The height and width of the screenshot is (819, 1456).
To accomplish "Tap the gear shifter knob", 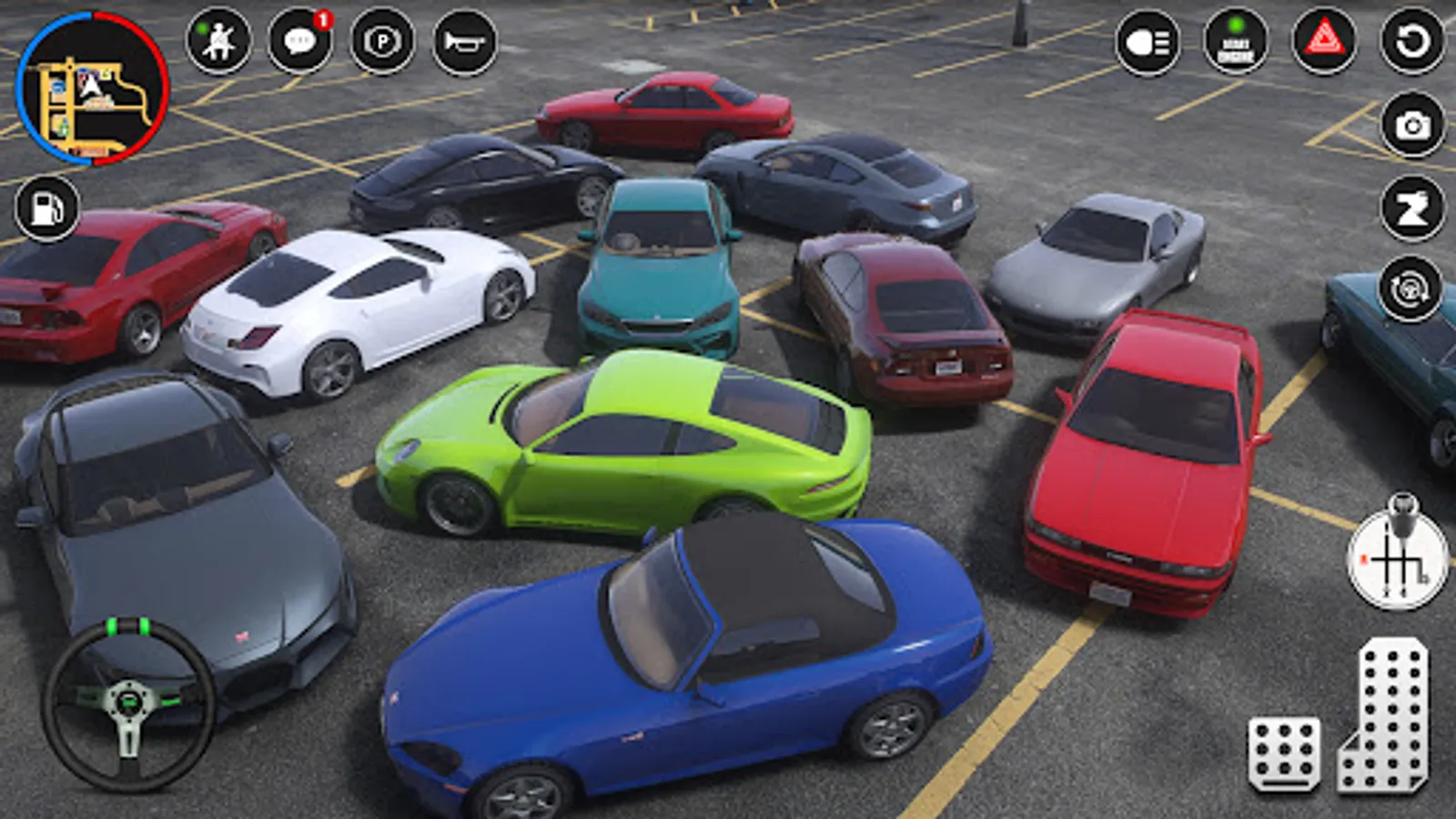I will click(1398, 555).
